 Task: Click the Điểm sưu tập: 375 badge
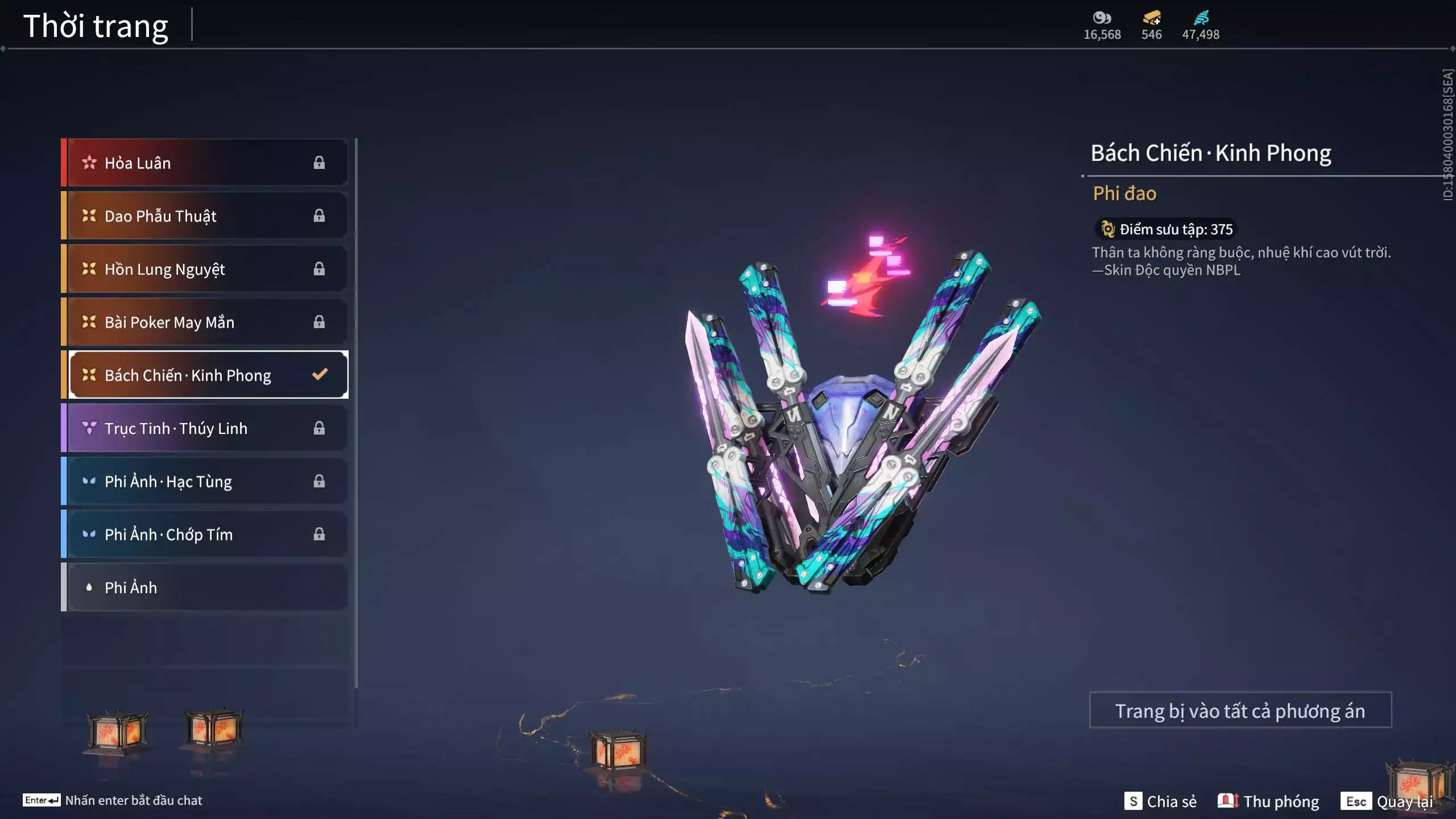(1165, 229)
